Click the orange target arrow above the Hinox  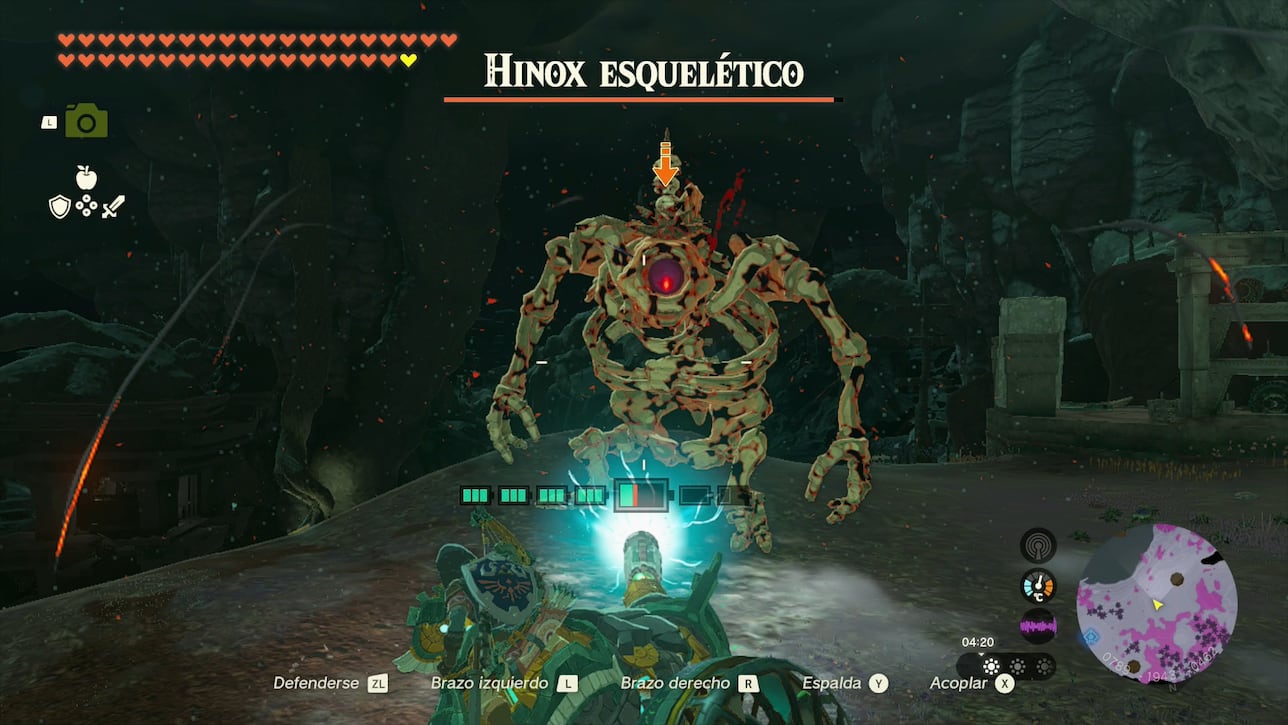coord(665,164)
